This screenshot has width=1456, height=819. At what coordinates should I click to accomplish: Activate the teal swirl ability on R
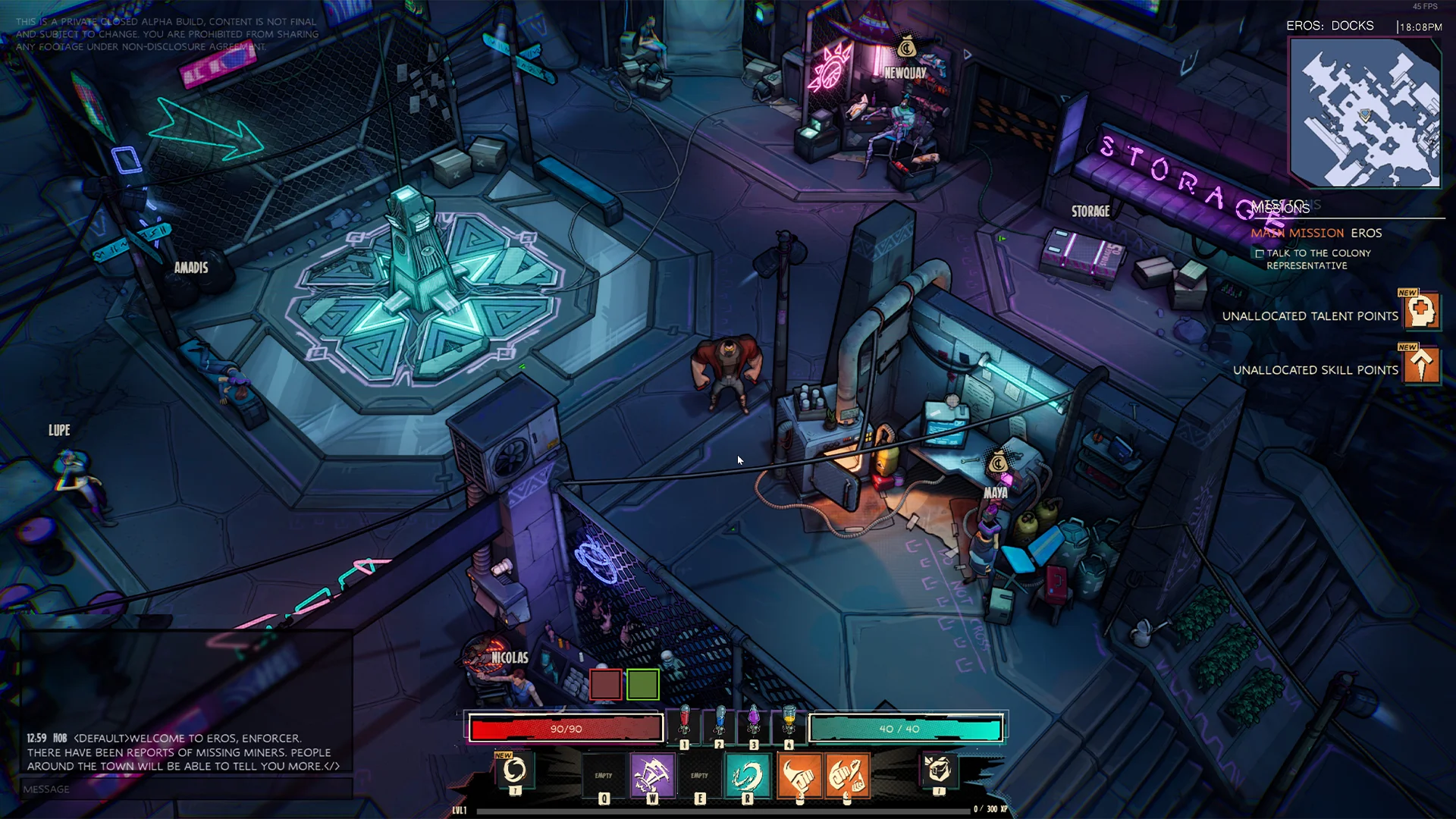click(x=748, y=775)
